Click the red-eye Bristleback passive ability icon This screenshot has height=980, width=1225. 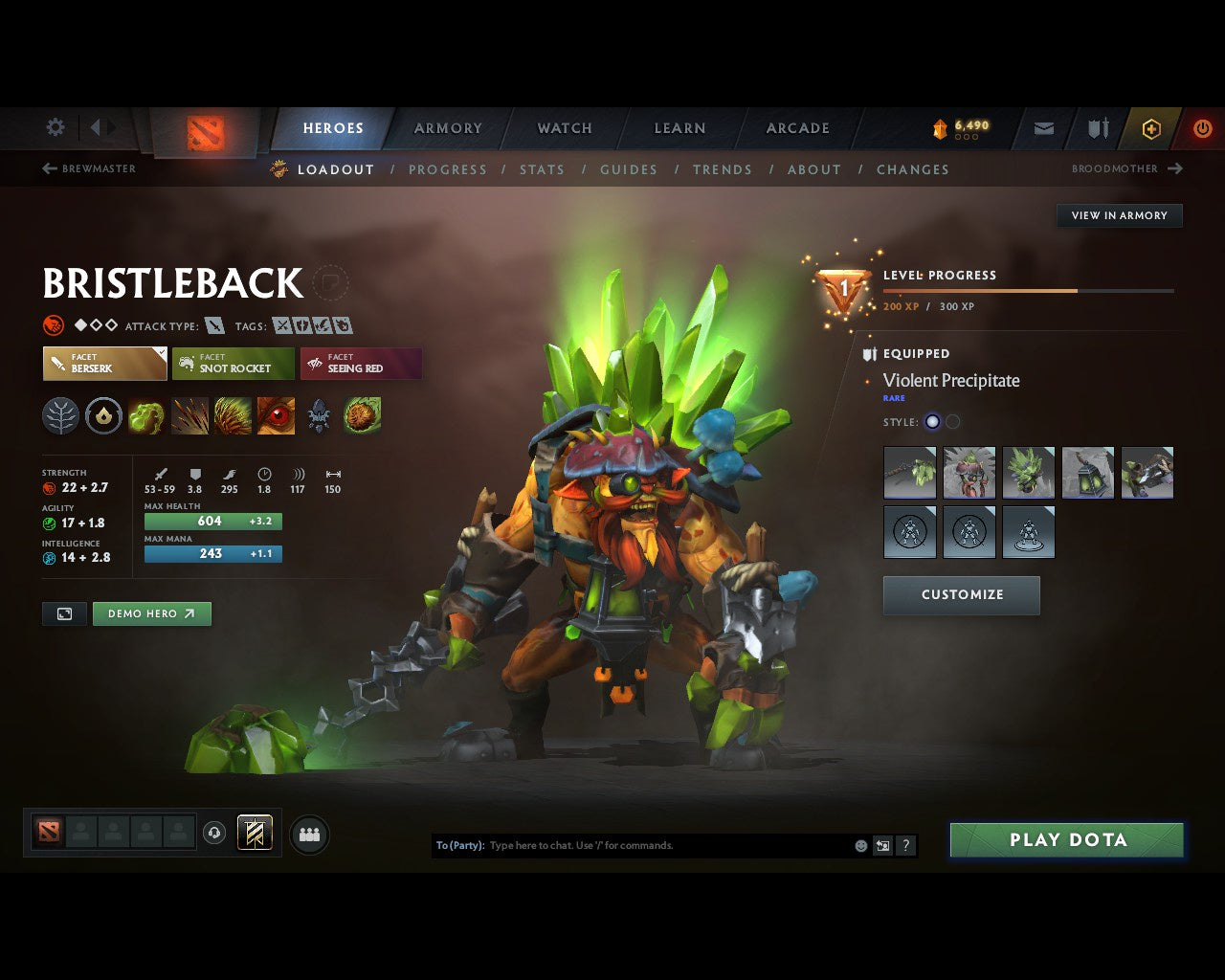coord(276,415)
